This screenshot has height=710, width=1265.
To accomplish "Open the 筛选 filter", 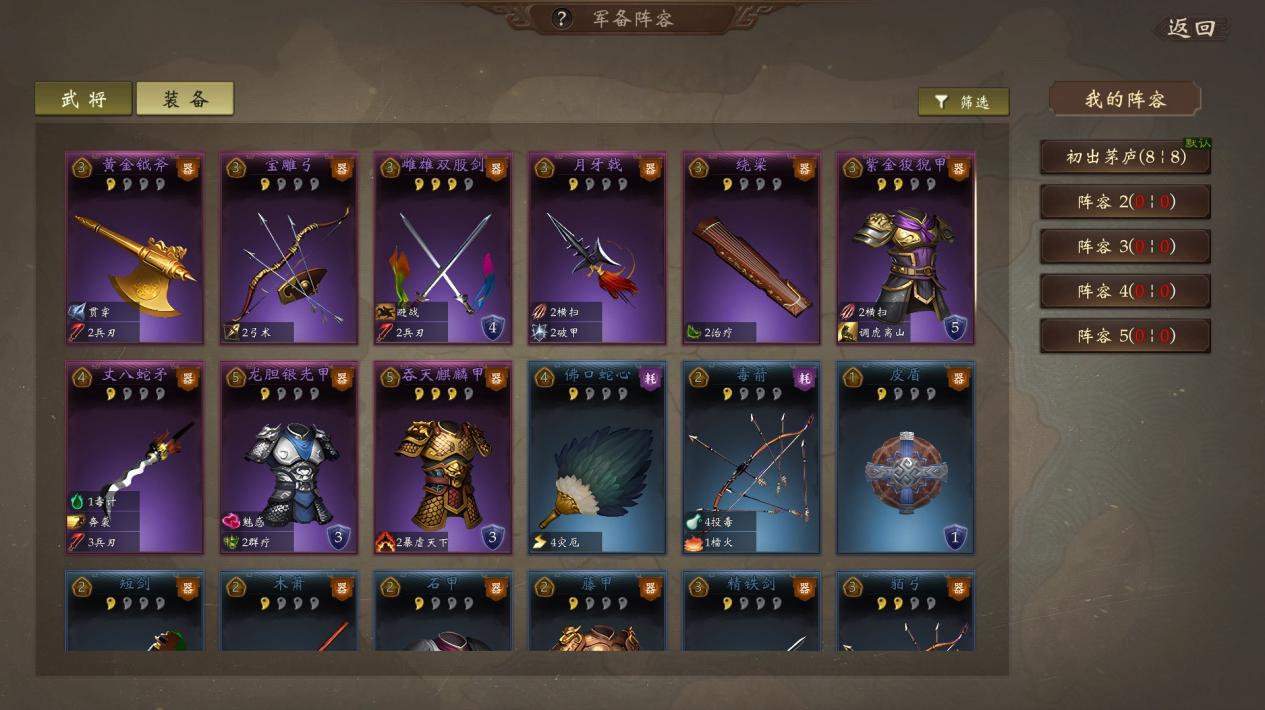I will (963, 102).
